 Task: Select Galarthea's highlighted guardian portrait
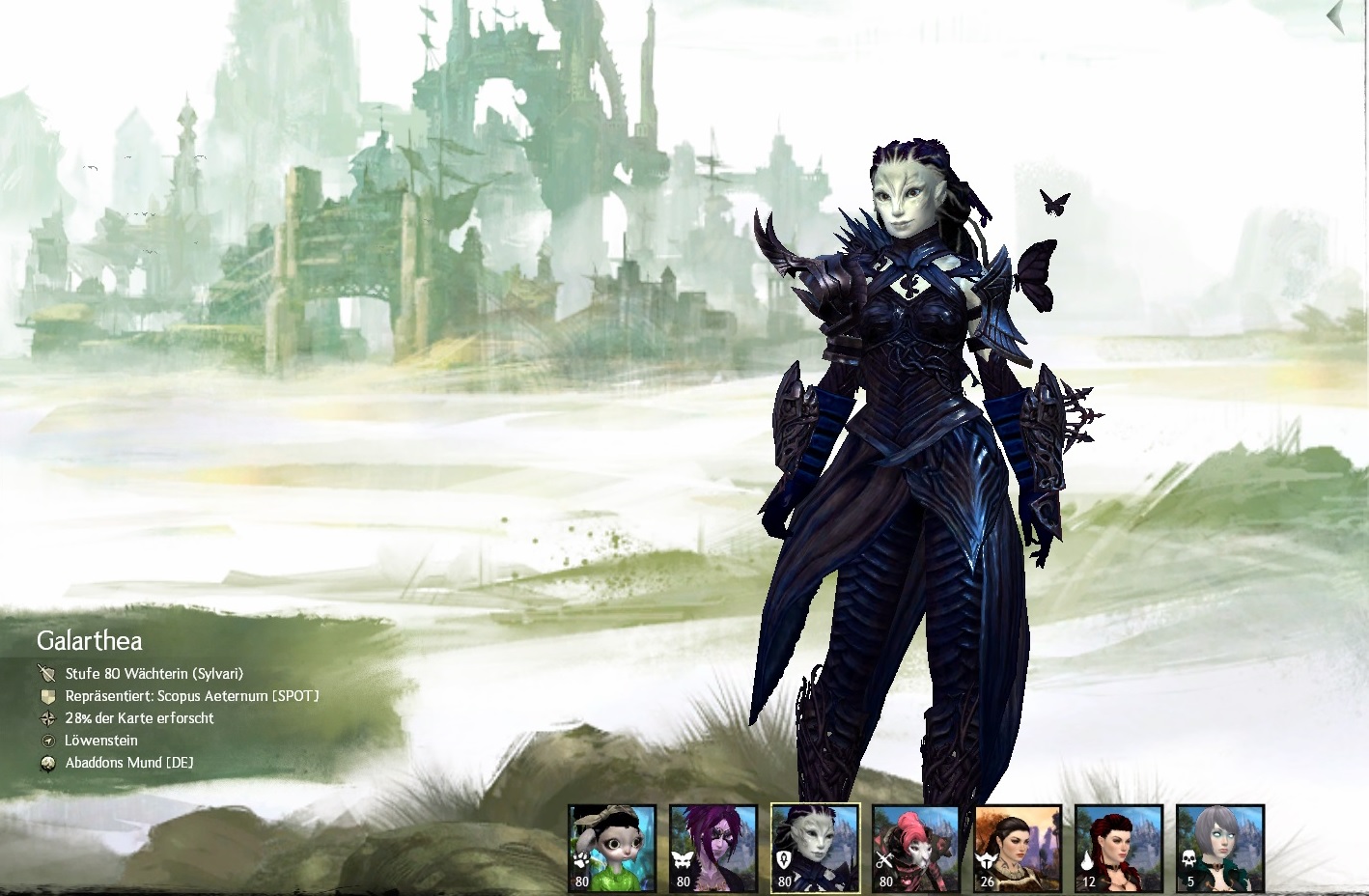pos(815,847)
